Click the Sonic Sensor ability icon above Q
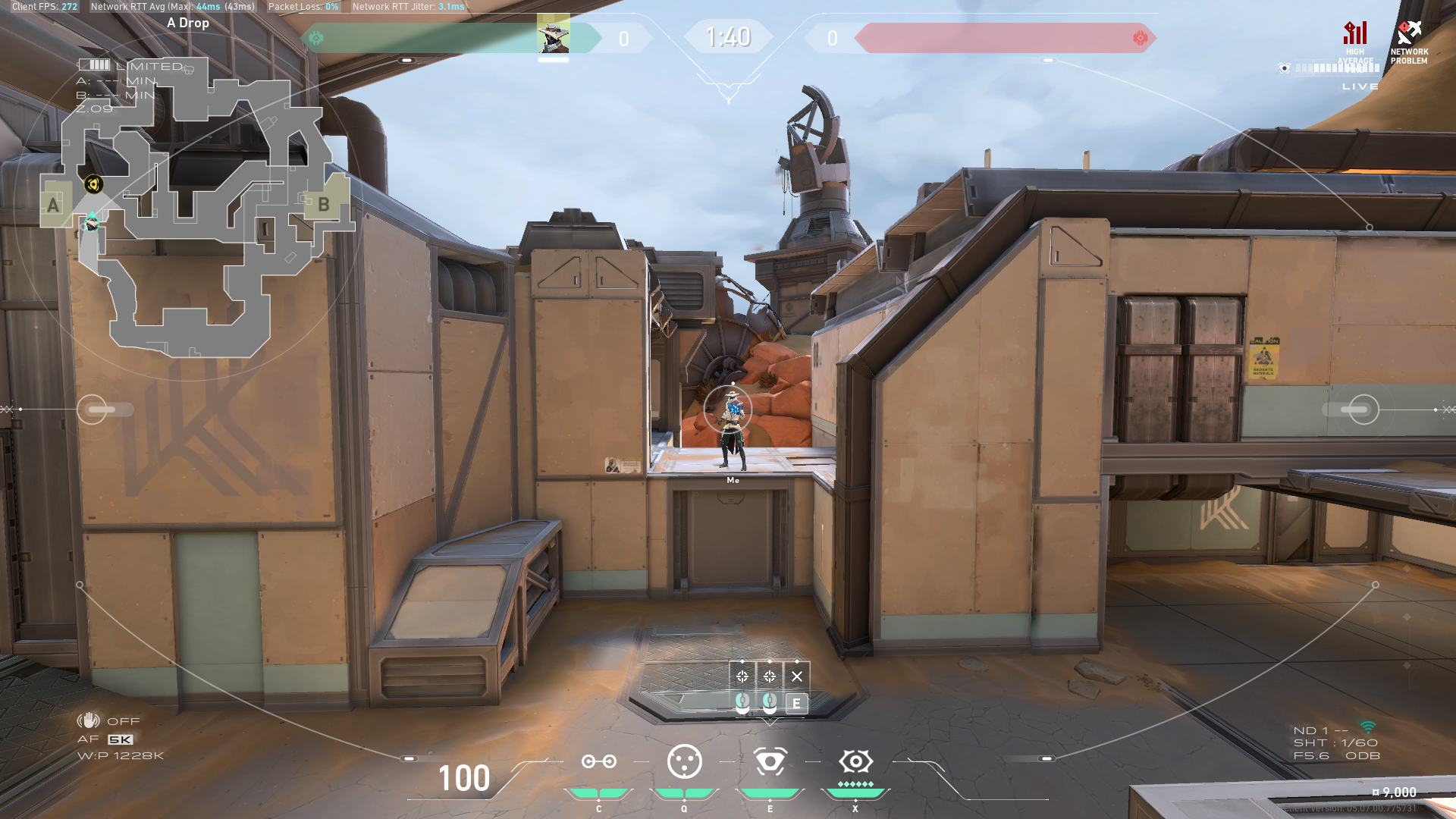This screenshot has width=1456, height=819. click(x=686, y=762)
